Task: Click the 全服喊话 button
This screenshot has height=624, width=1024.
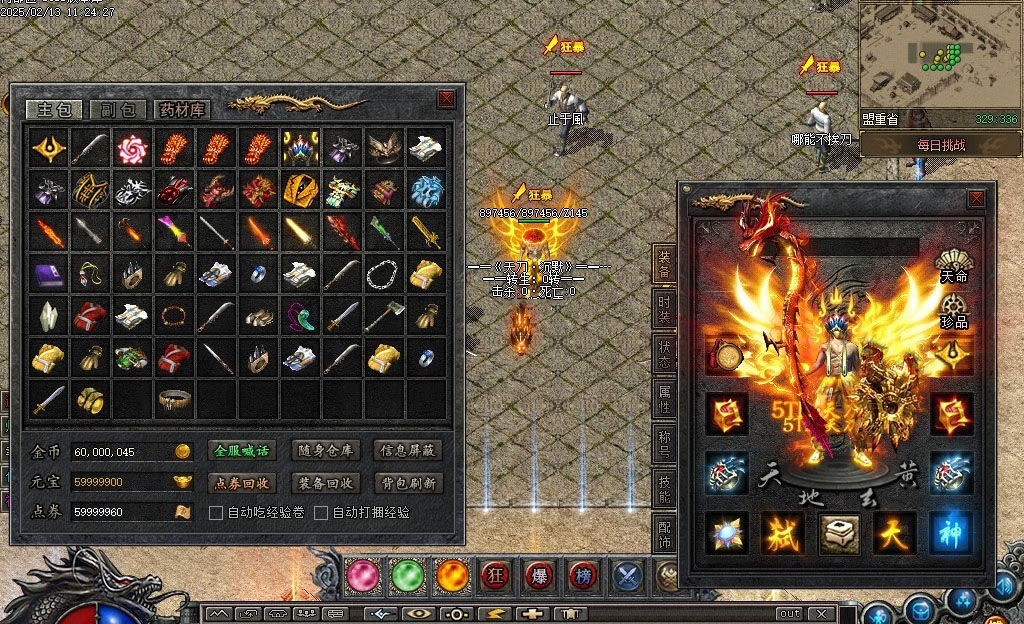Action: (242, 451)
